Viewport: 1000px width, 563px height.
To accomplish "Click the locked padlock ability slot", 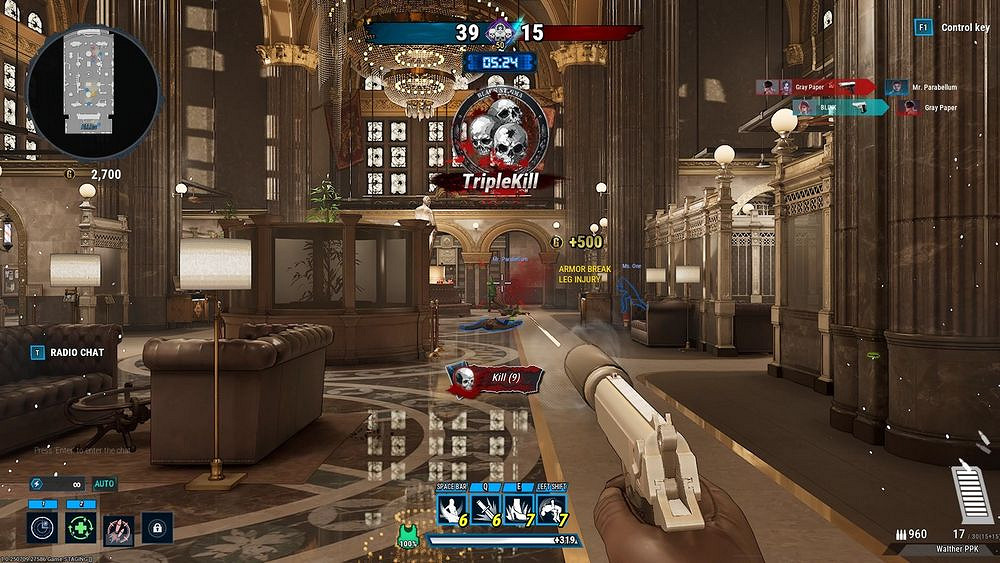I will click(157, 527).
